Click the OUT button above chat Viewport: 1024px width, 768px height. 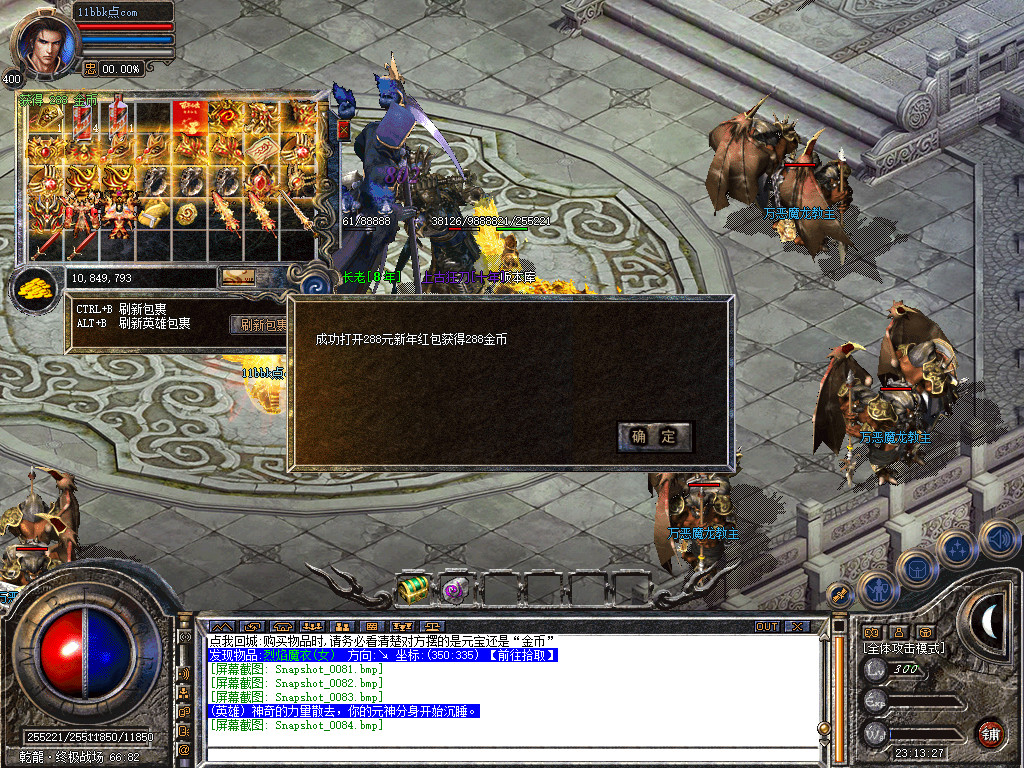[766, 626]
